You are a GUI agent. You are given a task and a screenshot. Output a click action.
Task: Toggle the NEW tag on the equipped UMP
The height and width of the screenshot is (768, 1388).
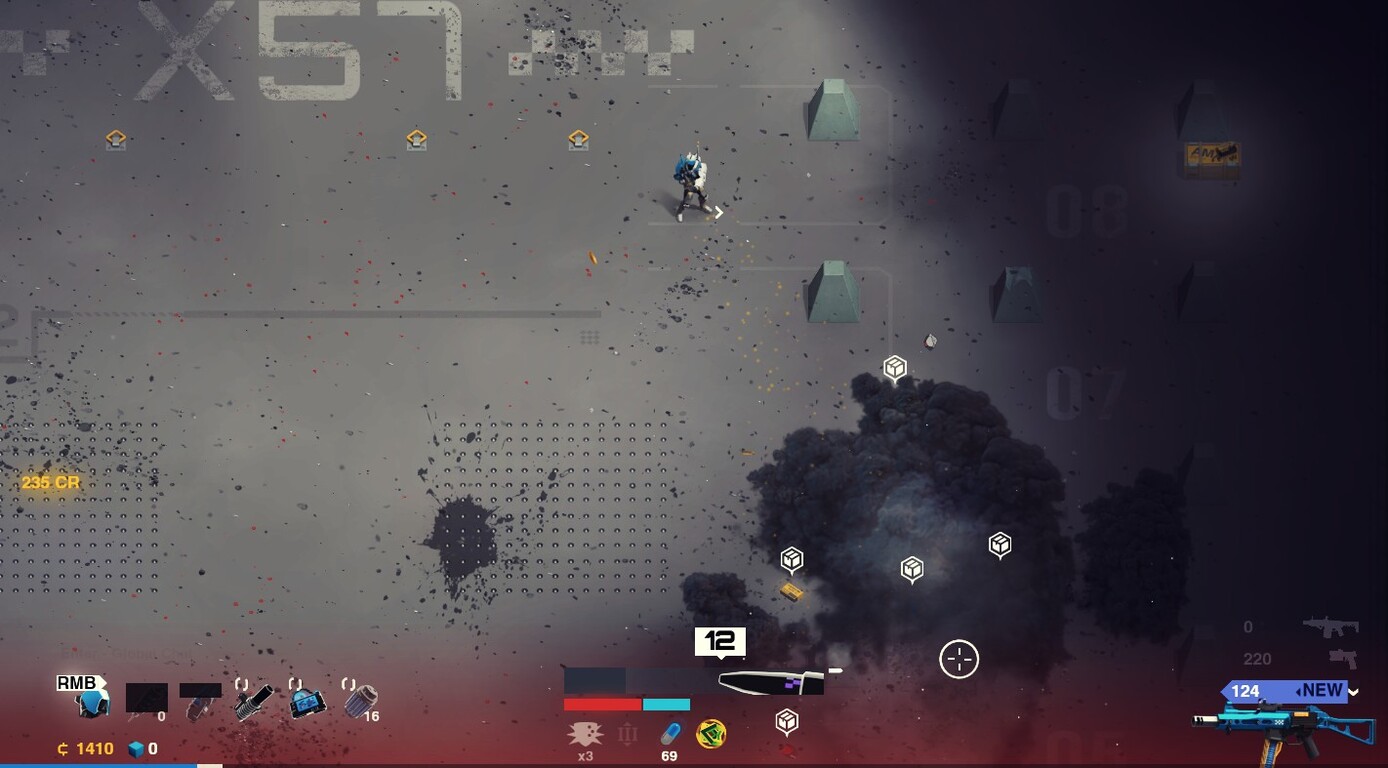point(1322,689)
